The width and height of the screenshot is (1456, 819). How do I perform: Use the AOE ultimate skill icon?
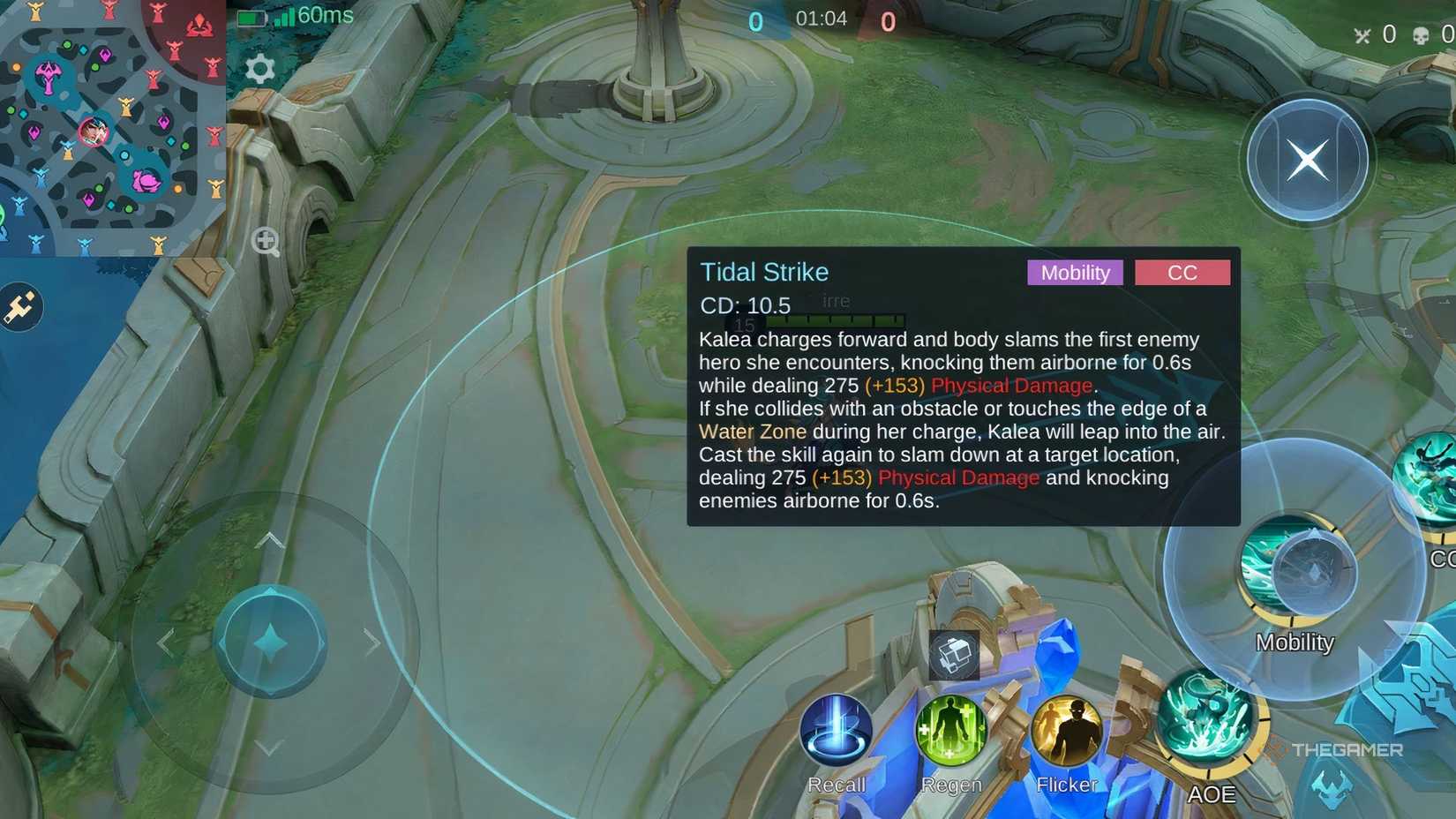tap(1209, 722)
